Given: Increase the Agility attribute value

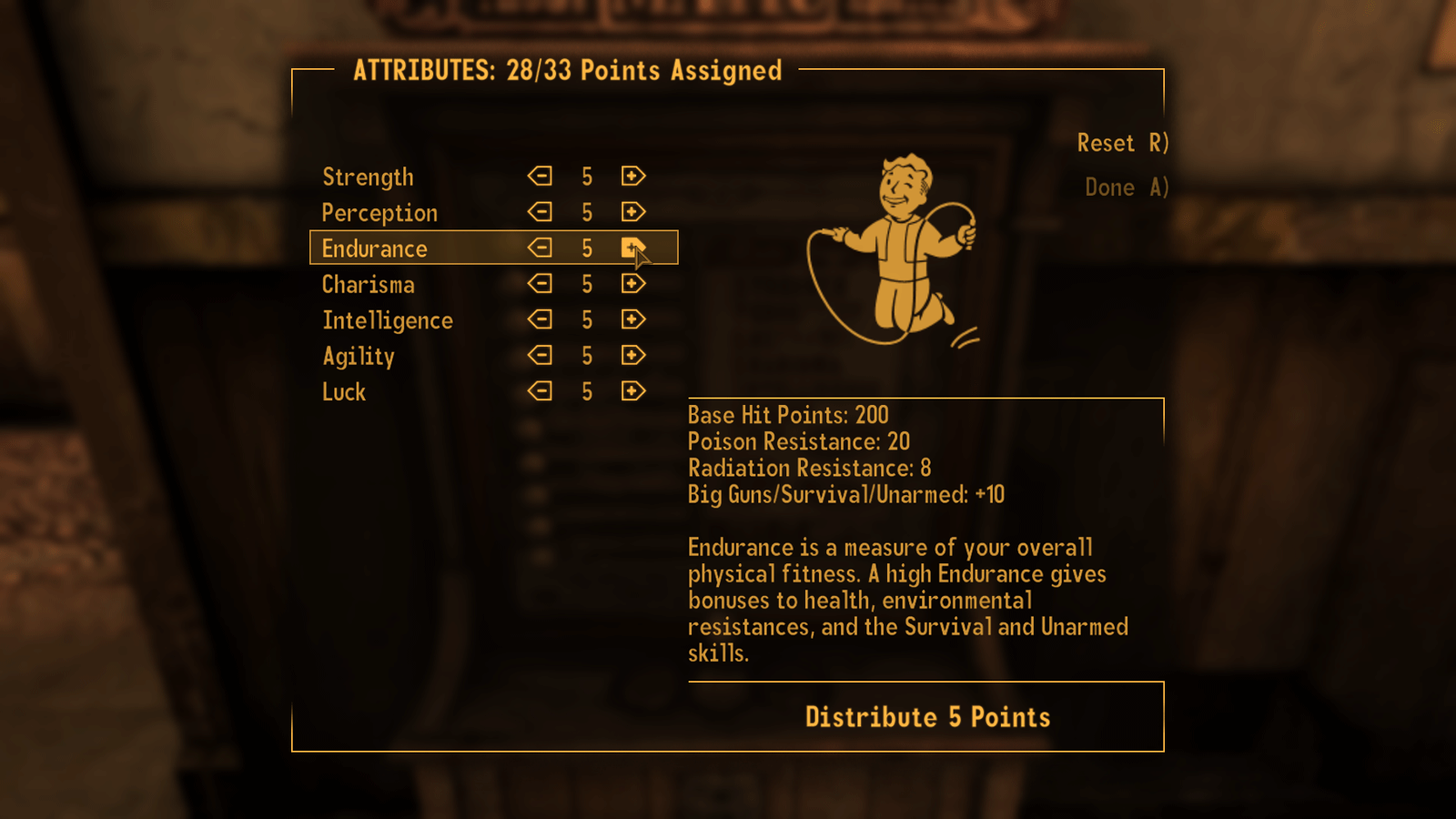Looking at the screenshot, I should click(x=634, y=355).
